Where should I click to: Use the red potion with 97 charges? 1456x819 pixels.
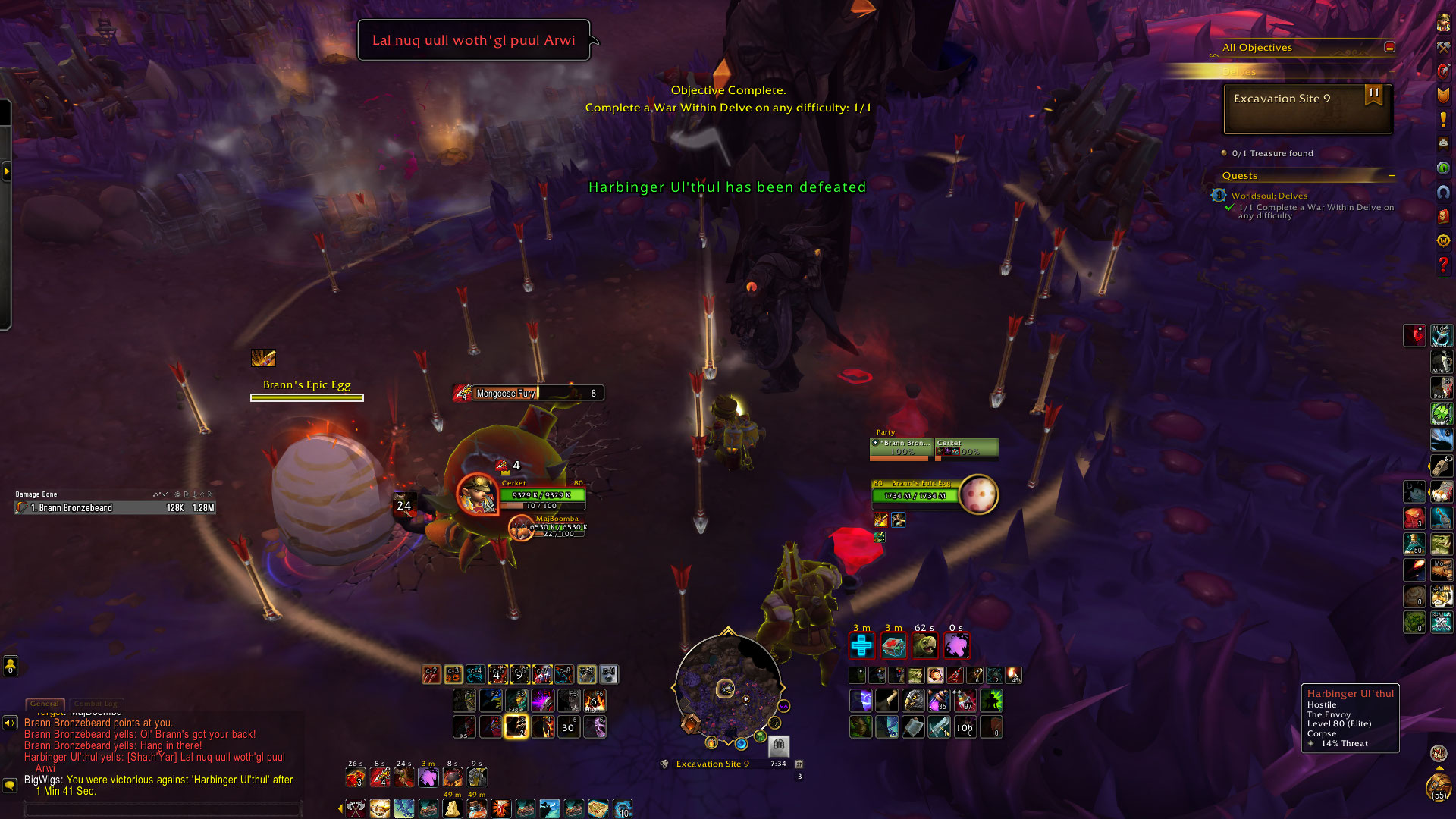pyautogui.click(x=965, y=701)
